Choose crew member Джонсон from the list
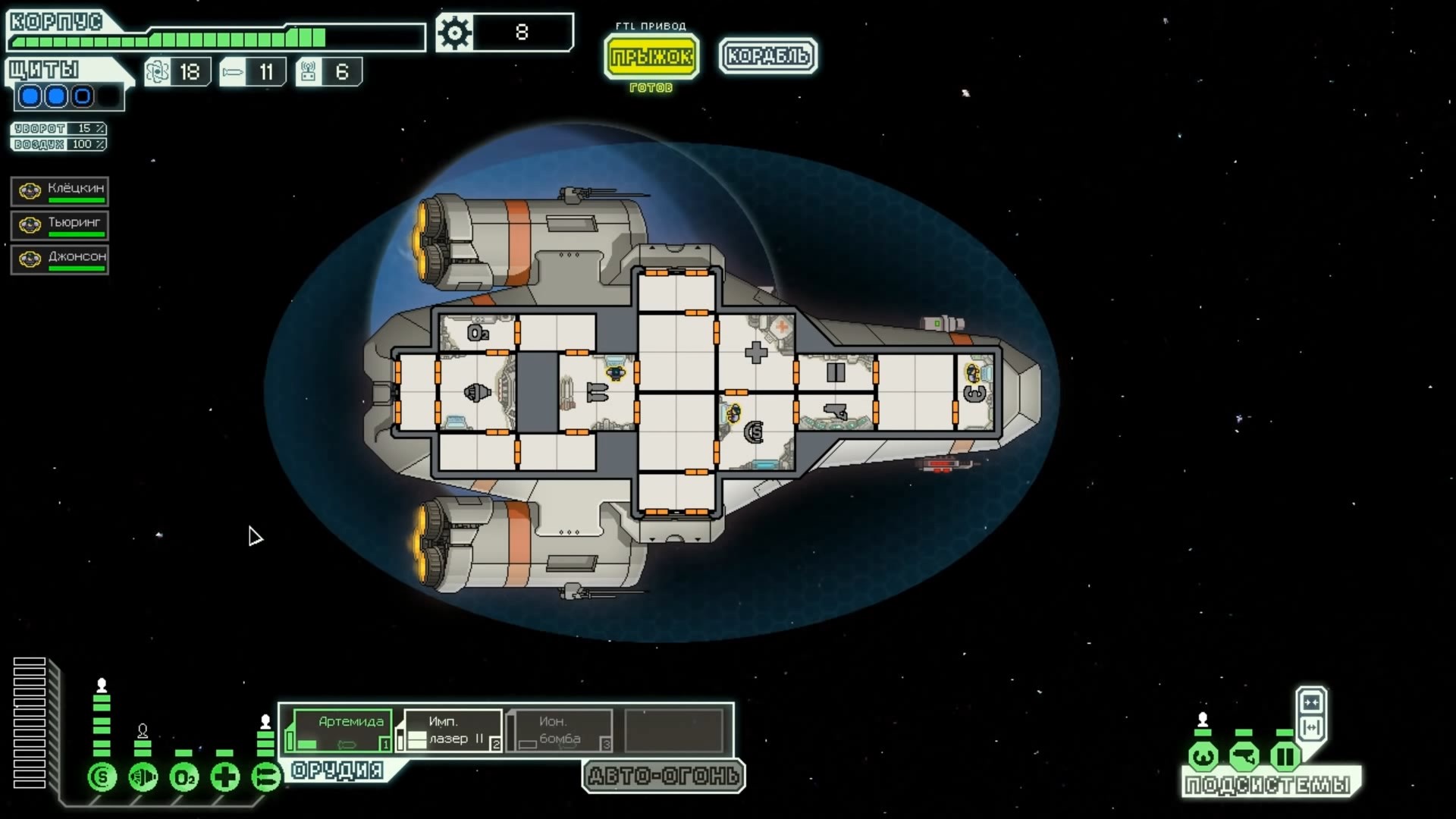The height and width of the screenshot is (819, 1456). 60,259
